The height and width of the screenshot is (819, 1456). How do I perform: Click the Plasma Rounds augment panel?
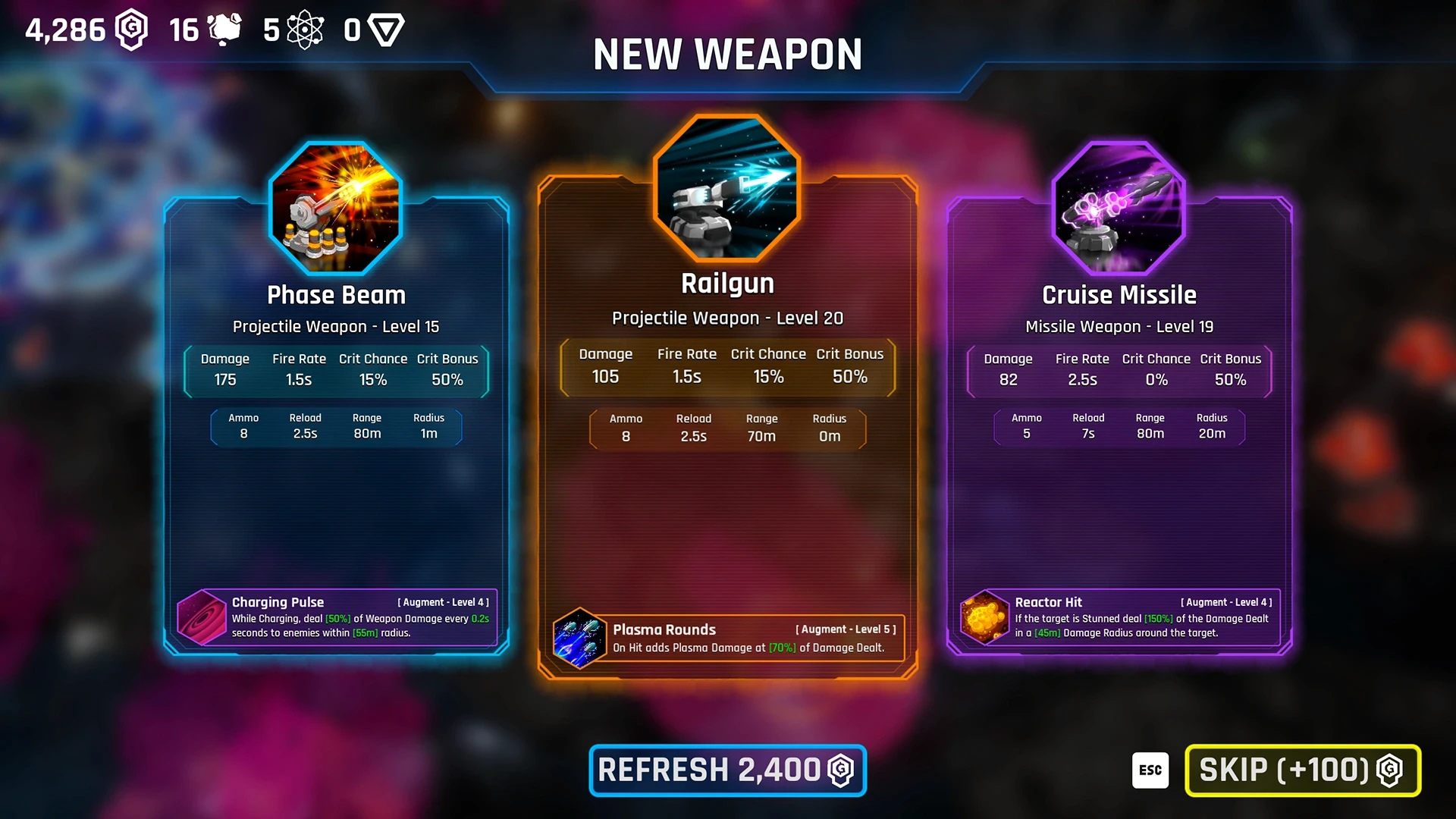point(729,638)
